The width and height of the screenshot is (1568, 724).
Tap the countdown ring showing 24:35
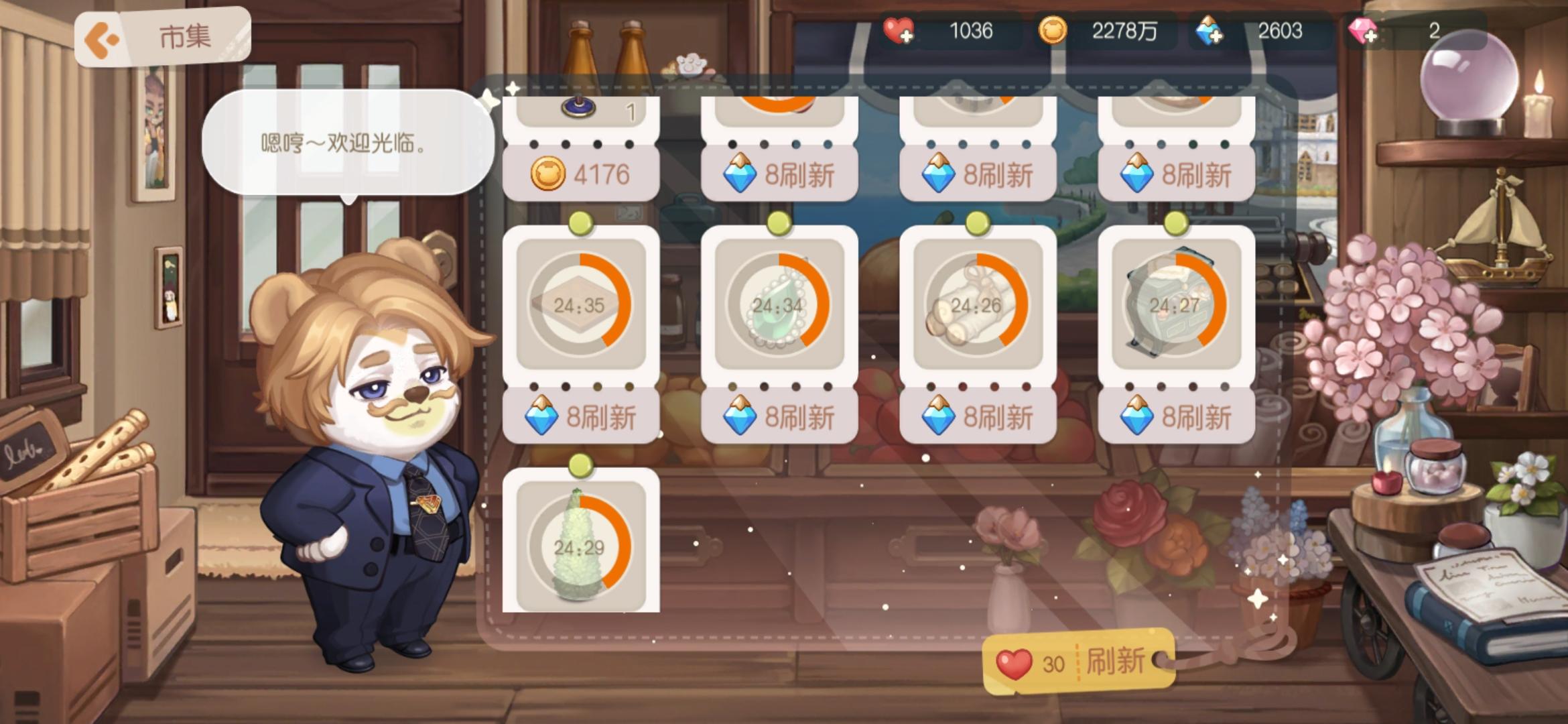[580, 306]
